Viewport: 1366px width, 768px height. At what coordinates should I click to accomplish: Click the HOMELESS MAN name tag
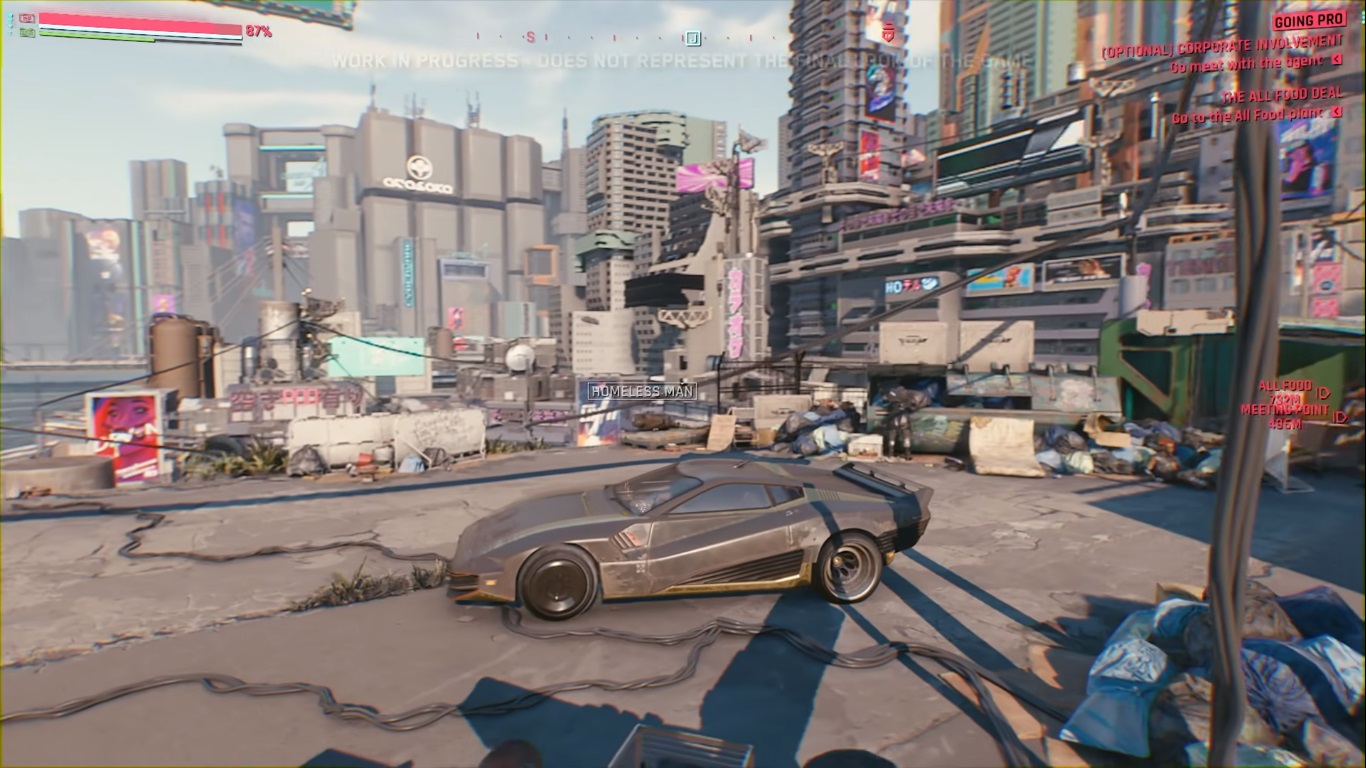[x=641, y=391]
